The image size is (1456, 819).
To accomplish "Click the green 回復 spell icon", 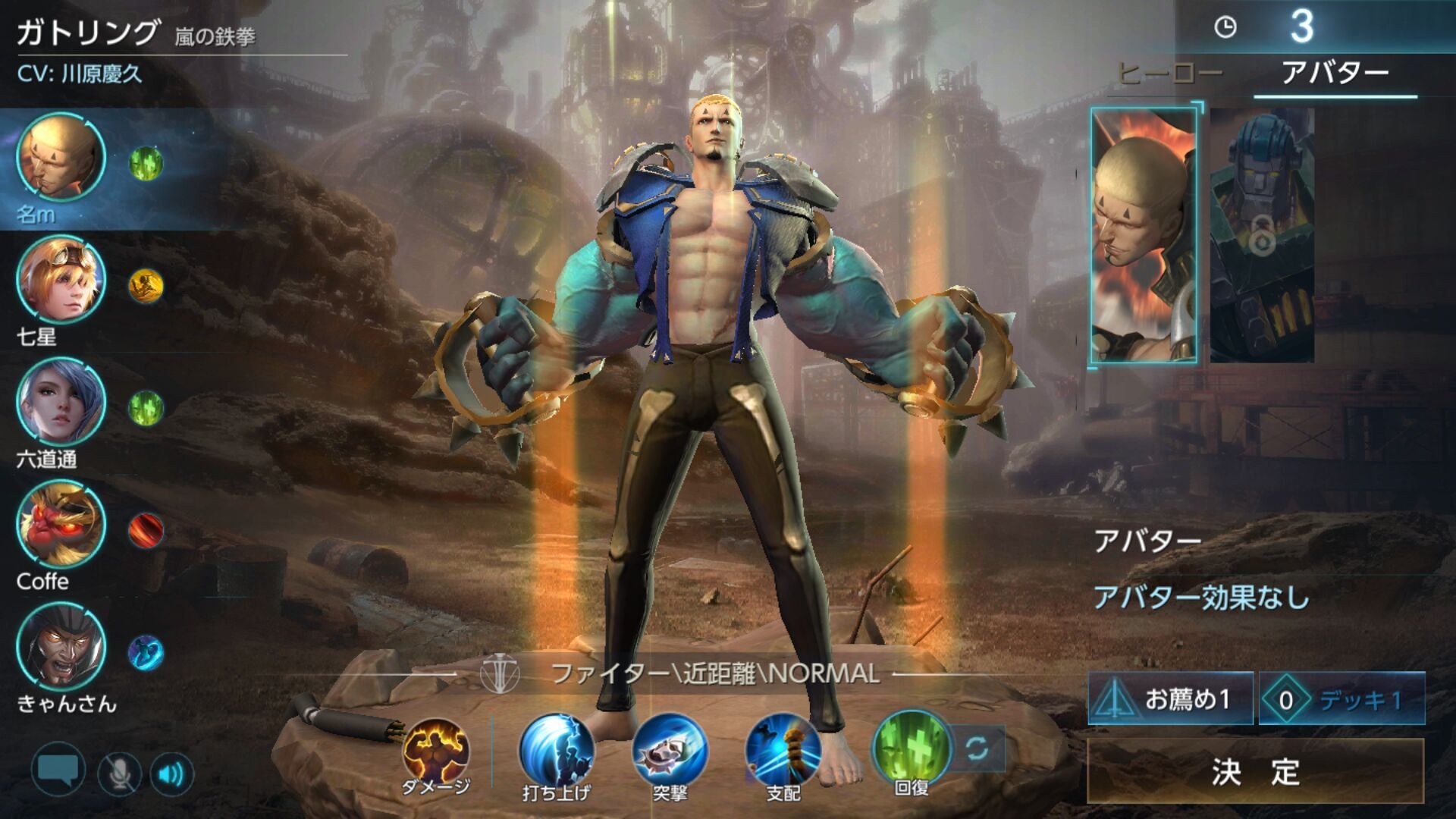I will [912, 747].
